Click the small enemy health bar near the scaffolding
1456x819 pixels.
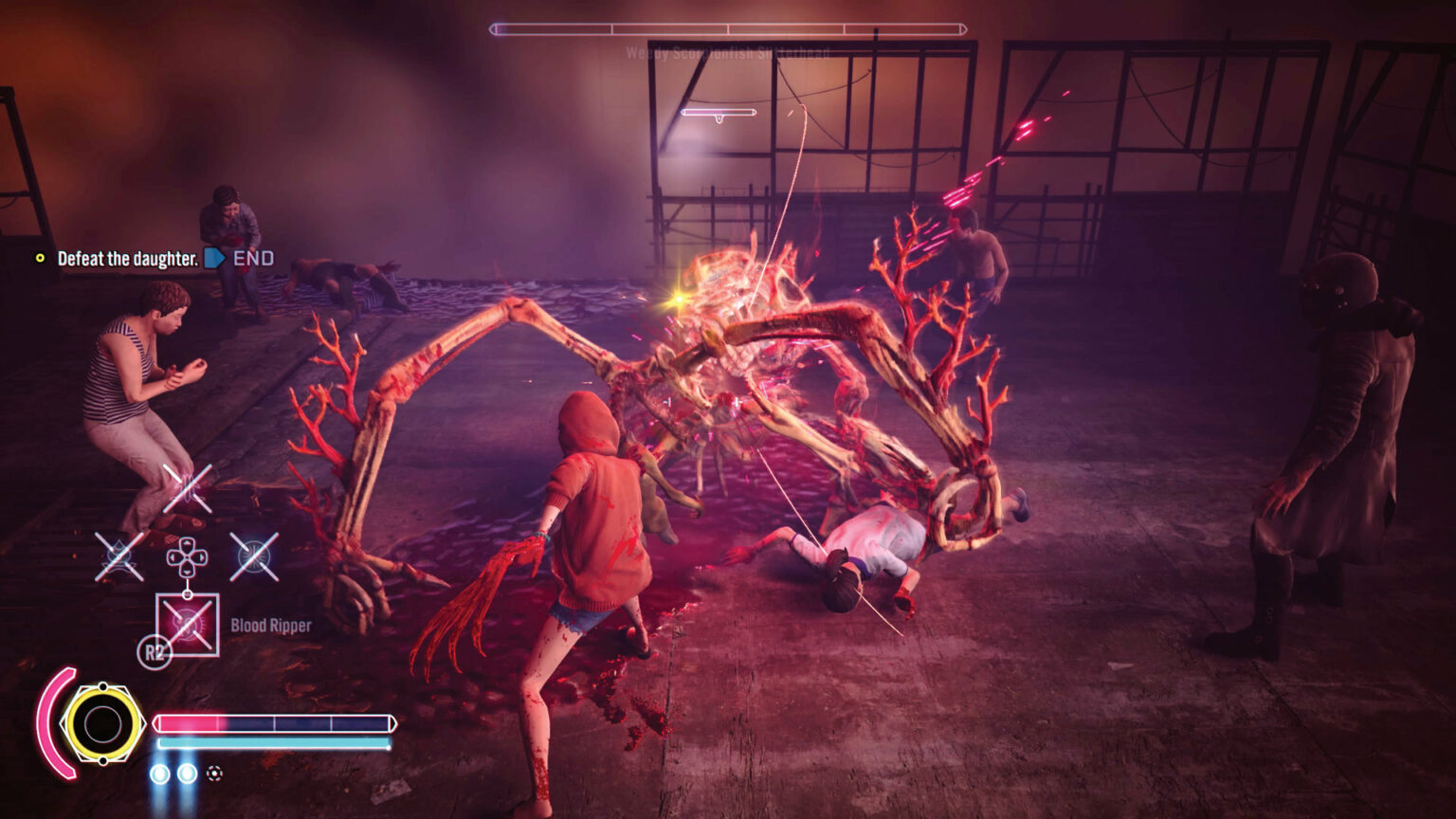tap(720, 112)
